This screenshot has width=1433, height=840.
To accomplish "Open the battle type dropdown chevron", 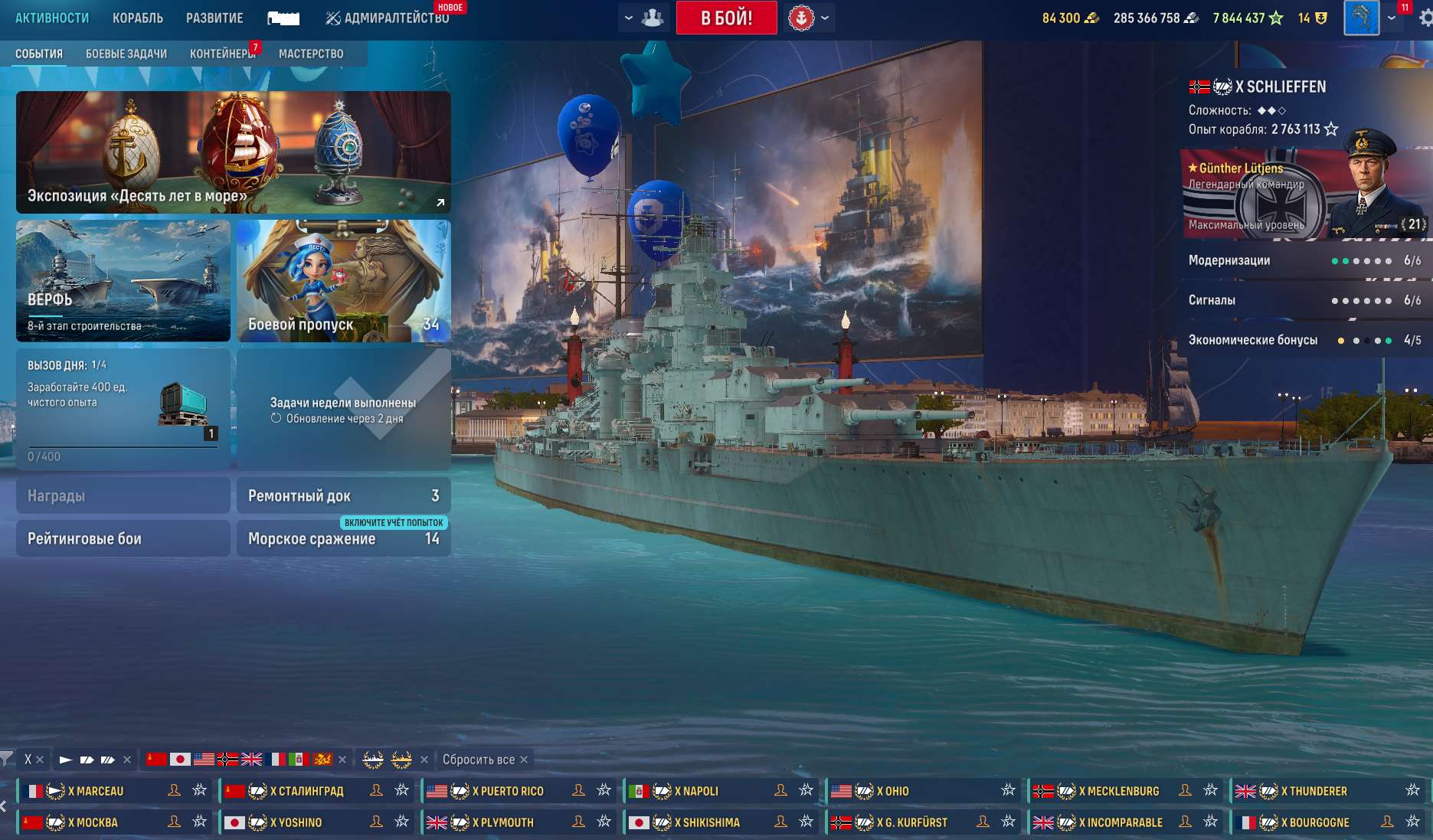I will [825, 17].
